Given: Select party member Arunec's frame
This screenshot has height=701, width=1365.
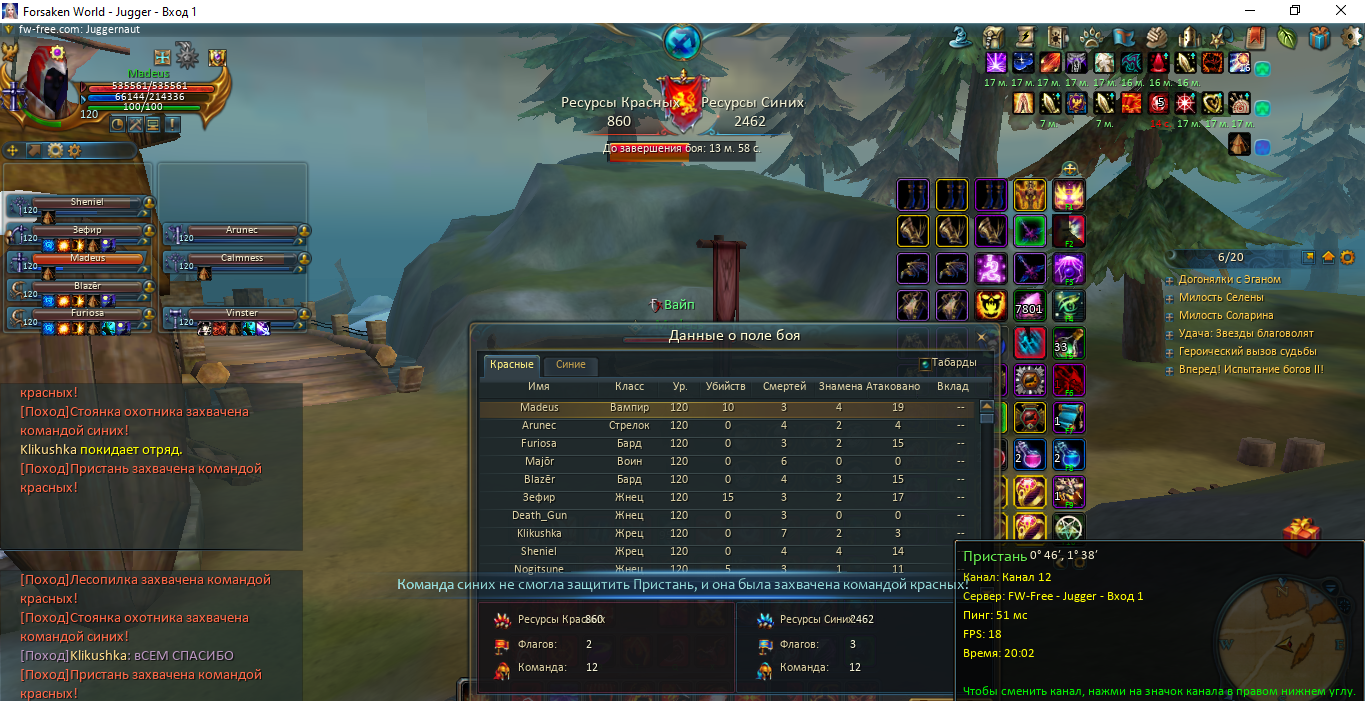Looking at the screenshot, I should tap(242, 231).
